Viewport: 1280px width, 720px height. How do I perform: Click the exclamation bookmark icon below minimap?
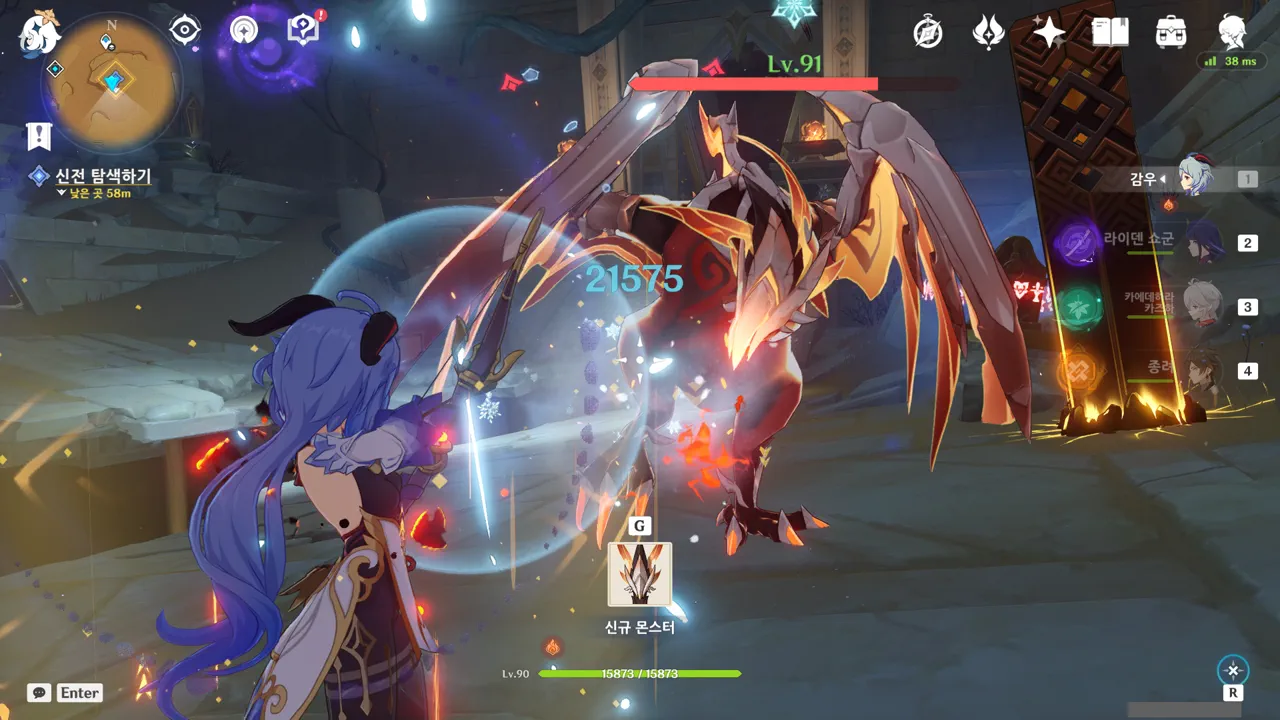click(x=39, y=136)
